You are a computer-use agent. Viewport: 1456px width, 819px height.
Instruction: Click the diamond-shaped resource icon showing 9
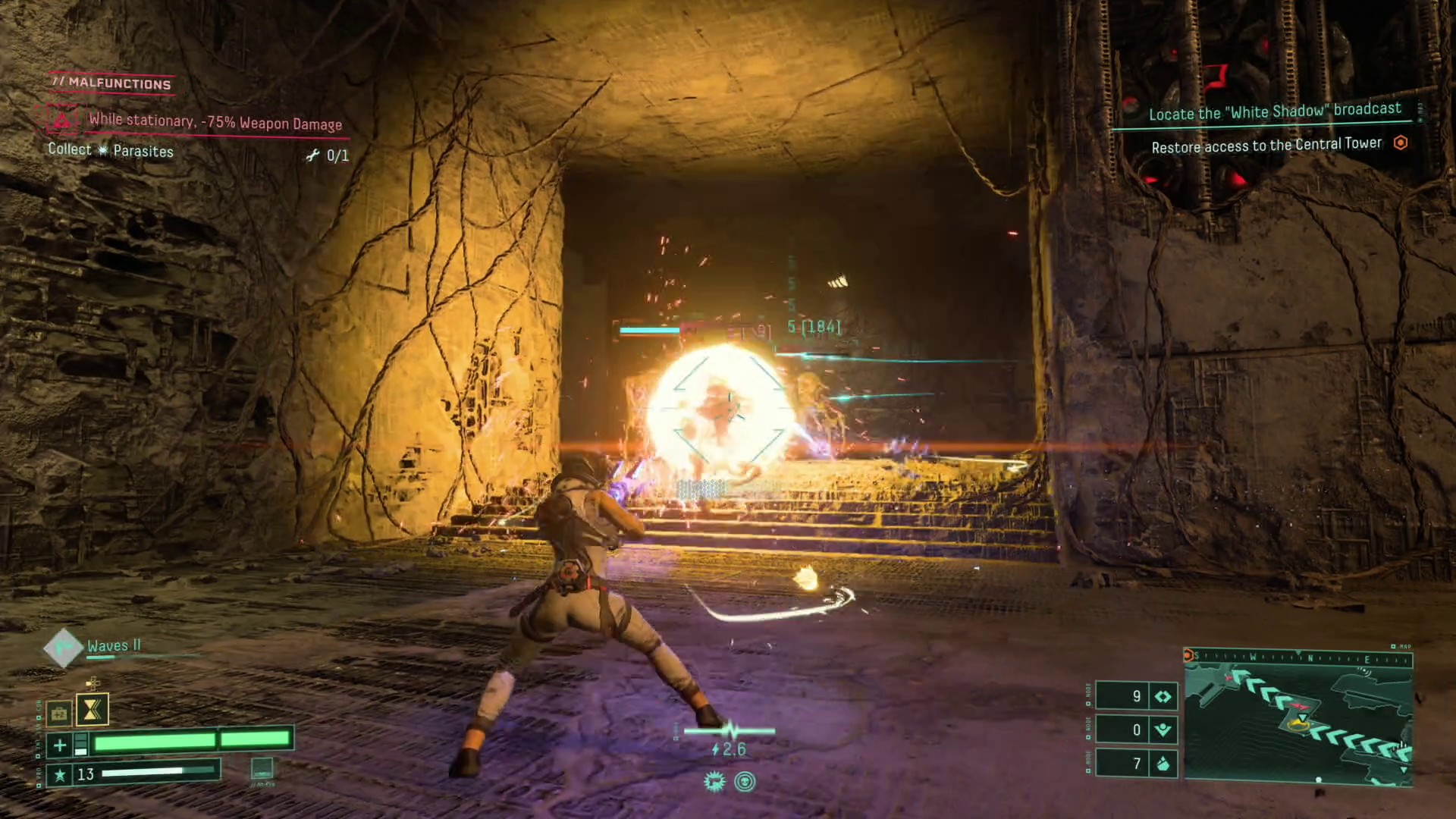click(1163, 696)
